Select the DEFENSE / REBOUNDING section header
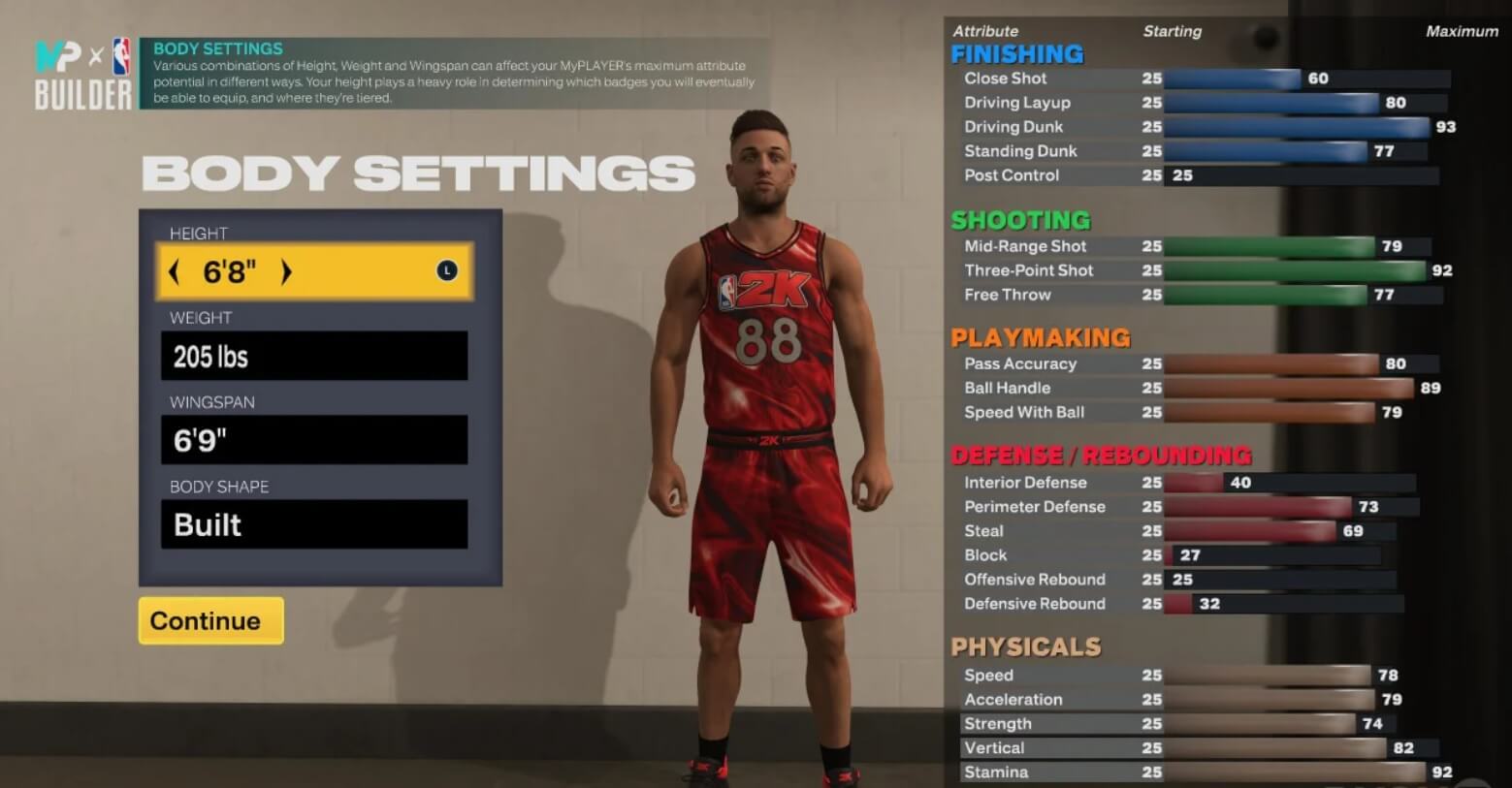This screenshot has width=1512, height=788. pyautogui.click(x=1103, y=455)
